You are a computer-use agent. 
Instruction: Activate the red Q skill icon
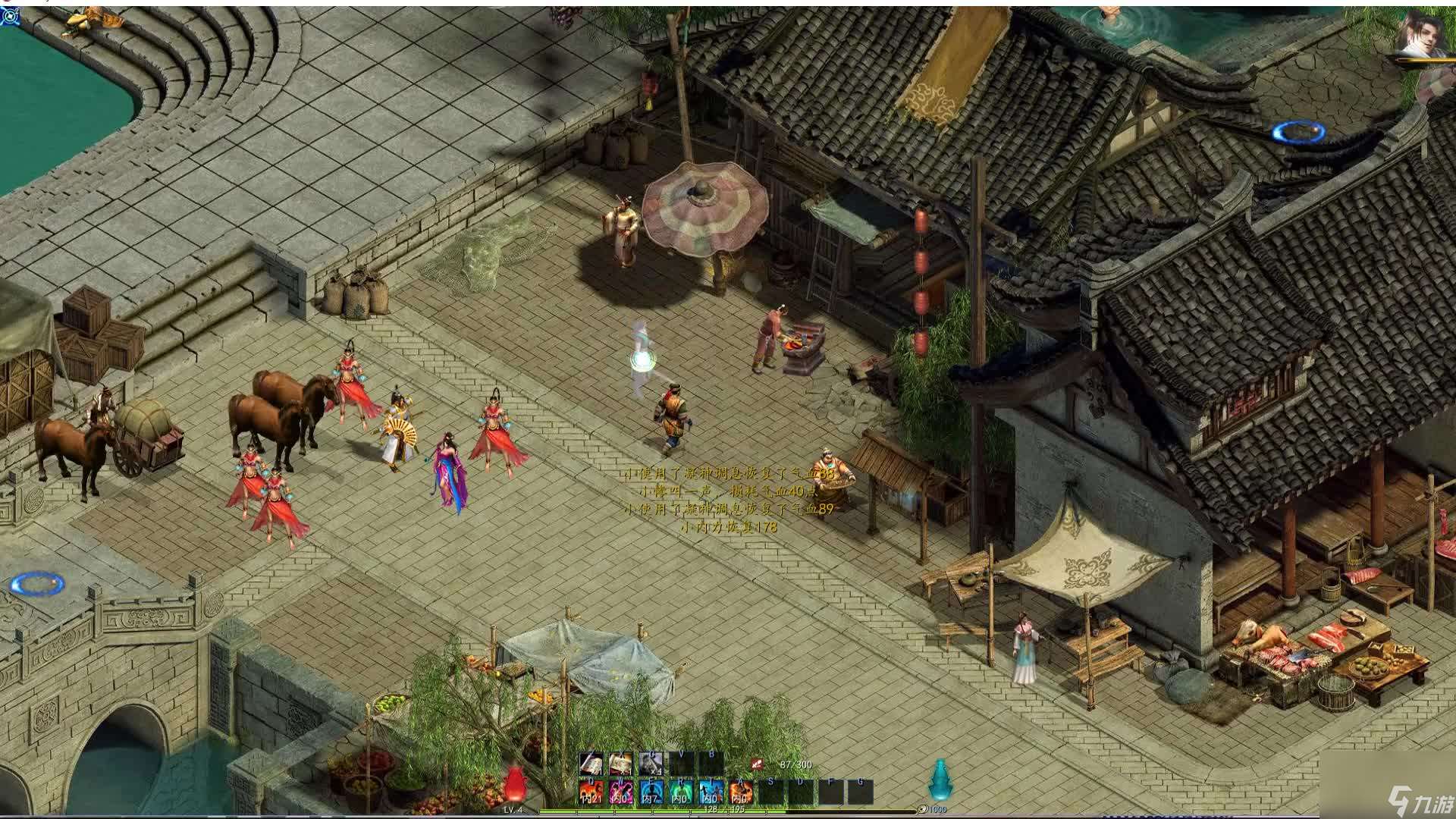[591, 792]
